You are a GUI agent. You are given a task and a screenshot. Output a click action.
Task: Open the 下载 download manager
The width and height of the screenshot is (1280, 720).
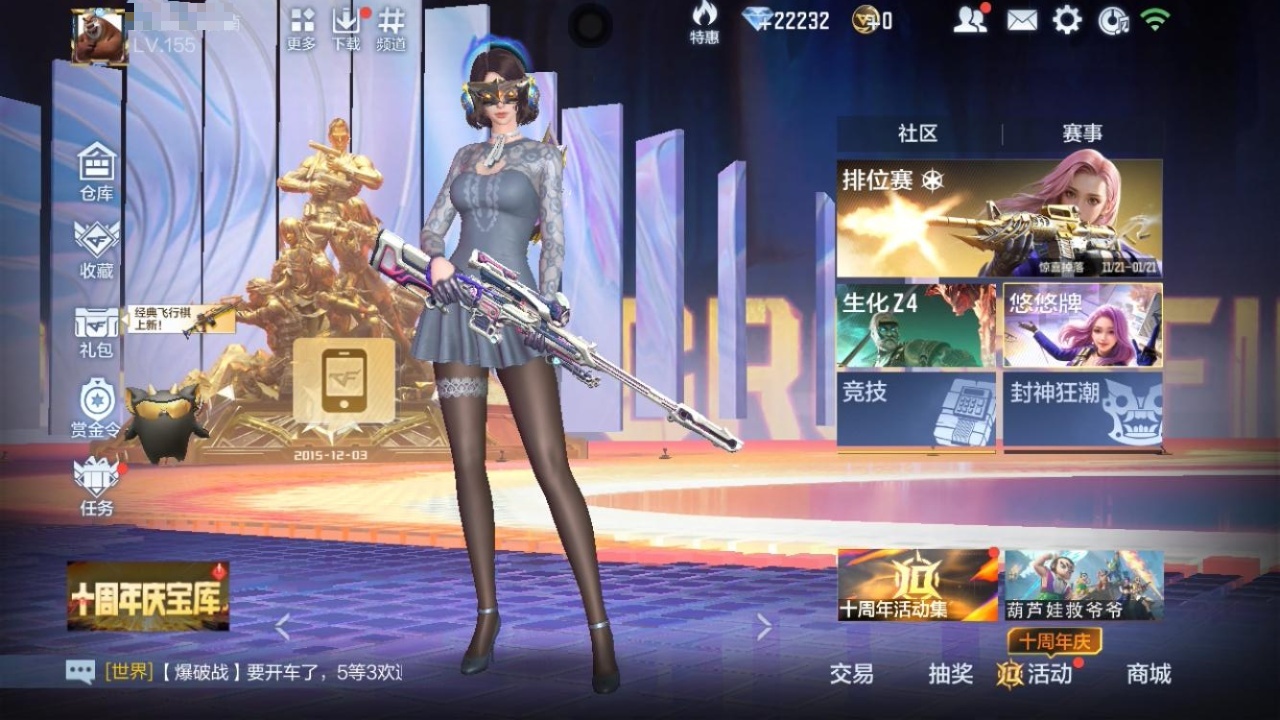click(346, 28)
